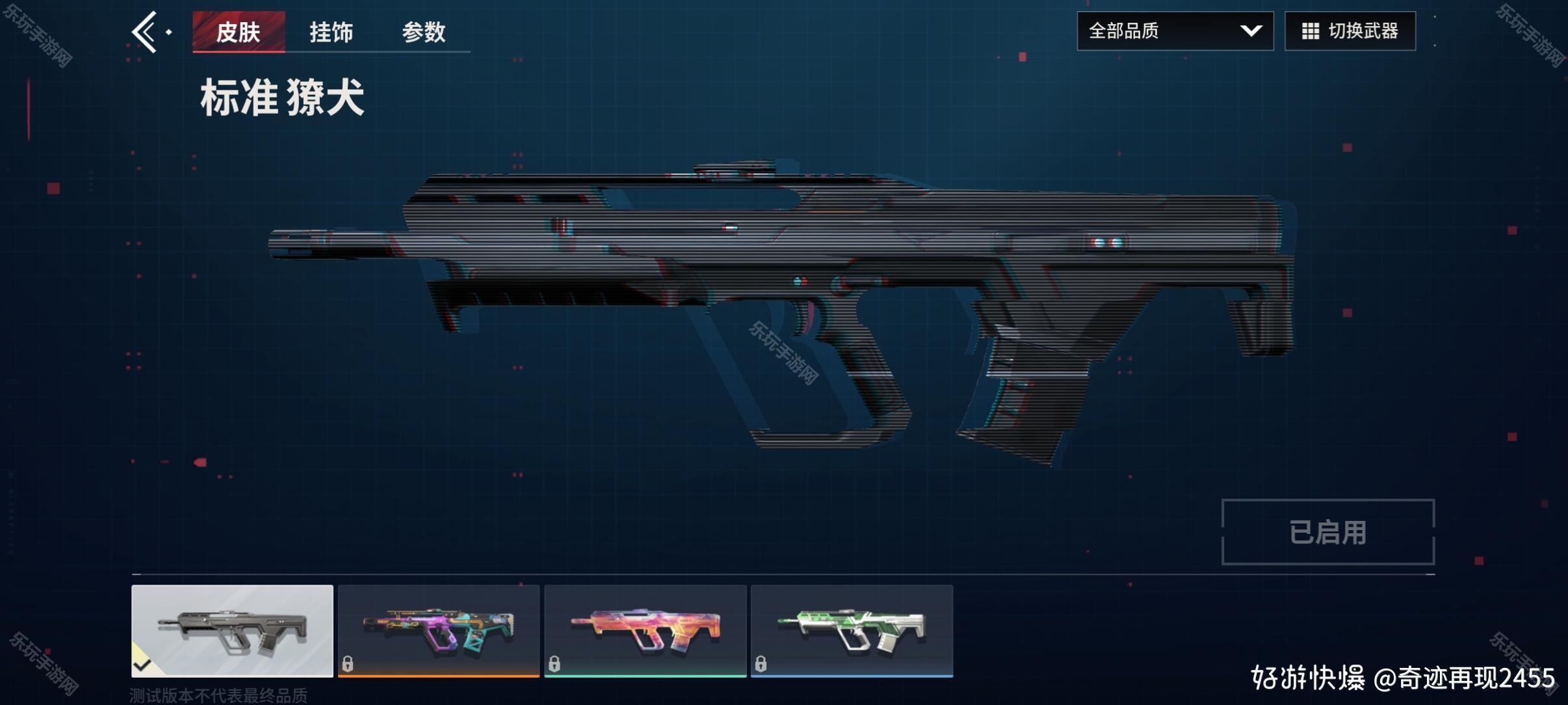Click the 已启用 equipped button
Screen dimensions: 1568x705
[1327, 532]
